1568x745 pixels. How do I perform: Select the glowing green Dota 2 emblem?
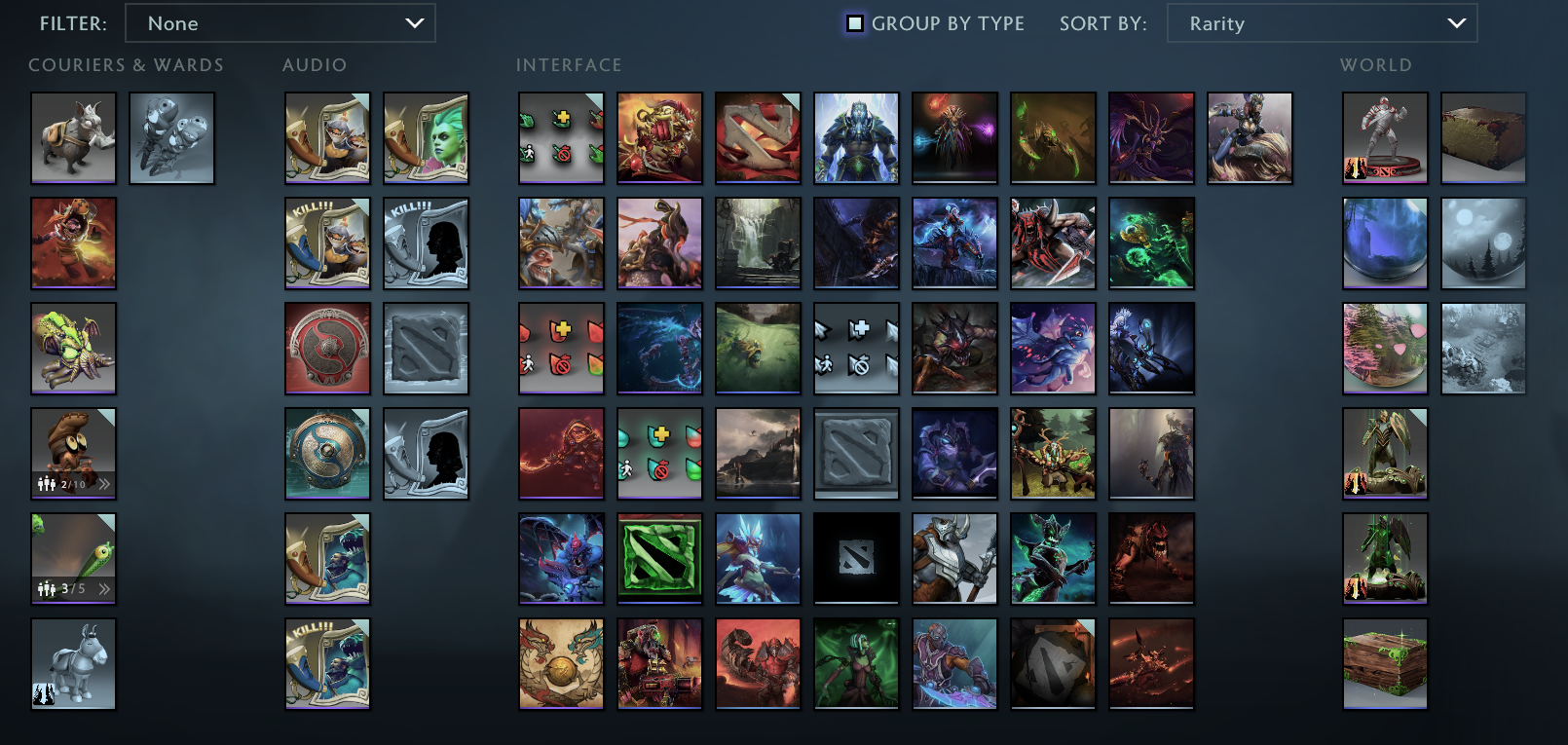(x=659, y=558)
